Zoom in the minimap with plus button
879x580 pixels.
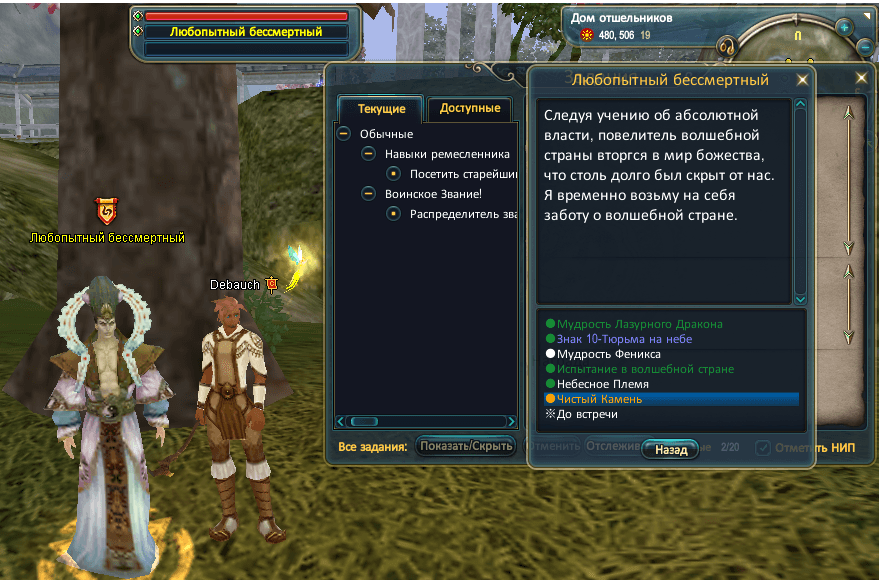[x=844, y=27]
